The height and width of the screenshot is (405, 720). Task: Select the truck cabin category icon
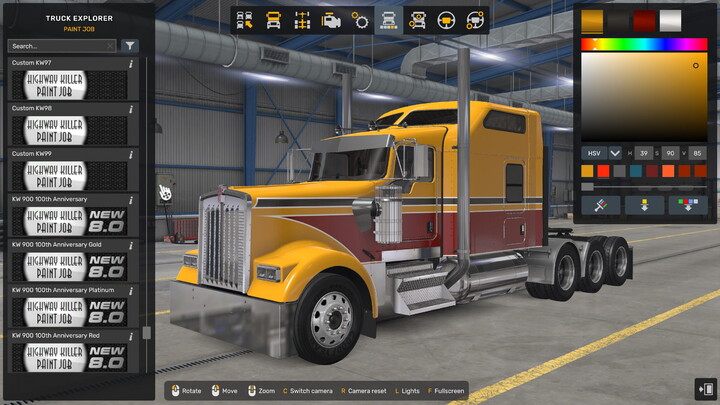click(x=273, y=20)
